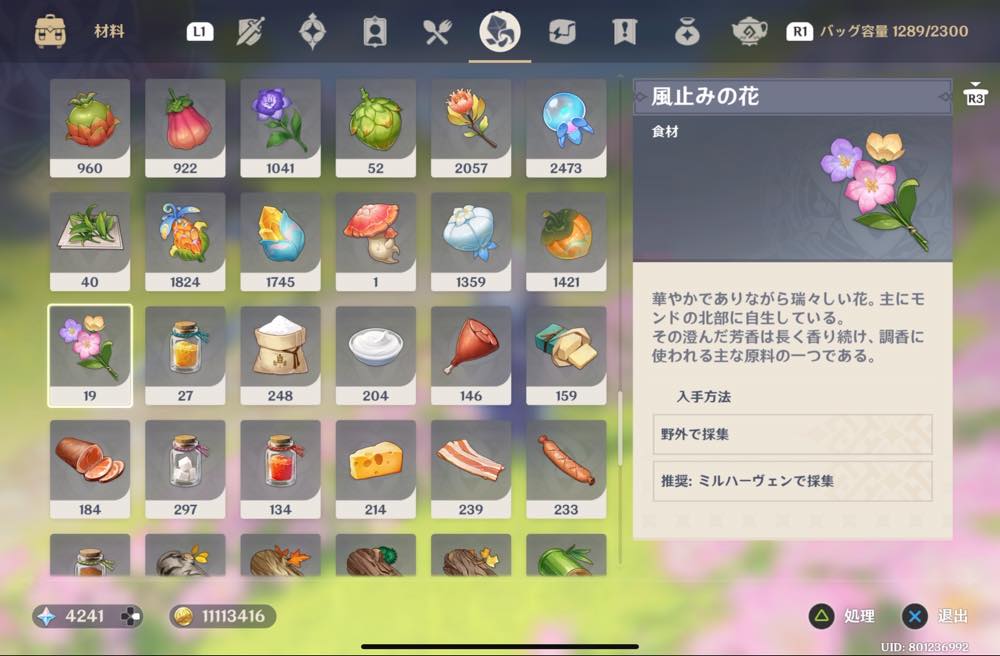This screenshot has height=656, width=1000.
Task: Select the red mushroom slot
Action: 375,241
